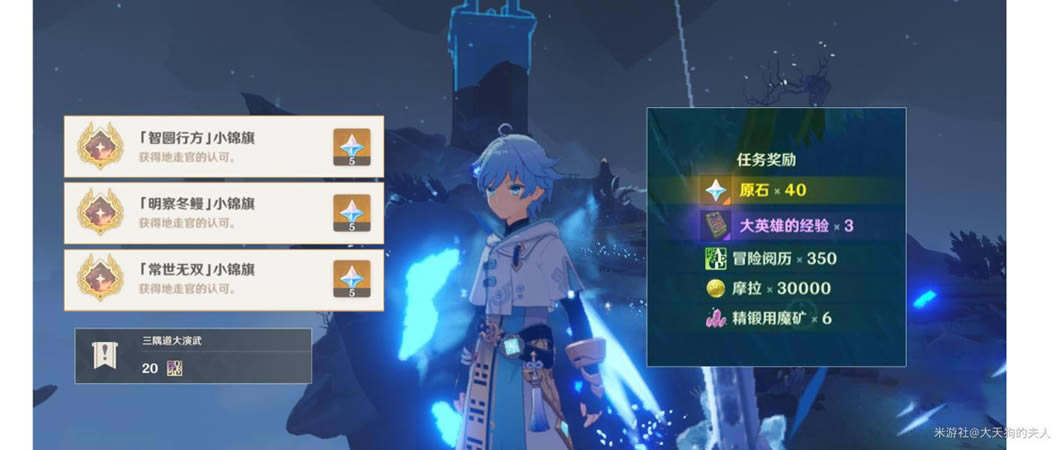Screen dimensions: 1061x450
Task: Collect the primogem reward next to 「常世无双」小锦旗
Action: point(351,281)
